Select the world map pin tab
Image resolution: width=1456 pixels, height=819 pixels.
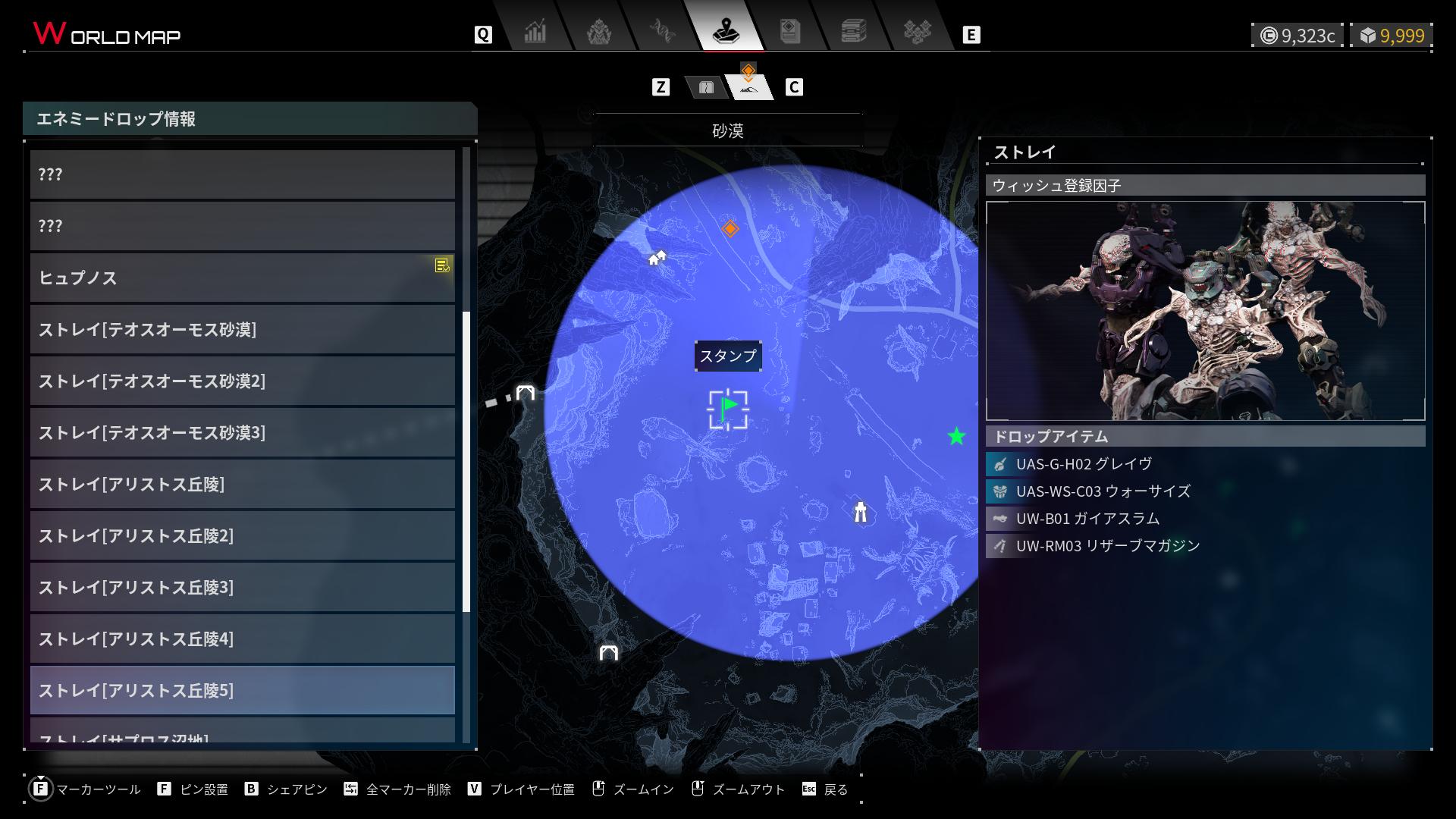[726, 32]
